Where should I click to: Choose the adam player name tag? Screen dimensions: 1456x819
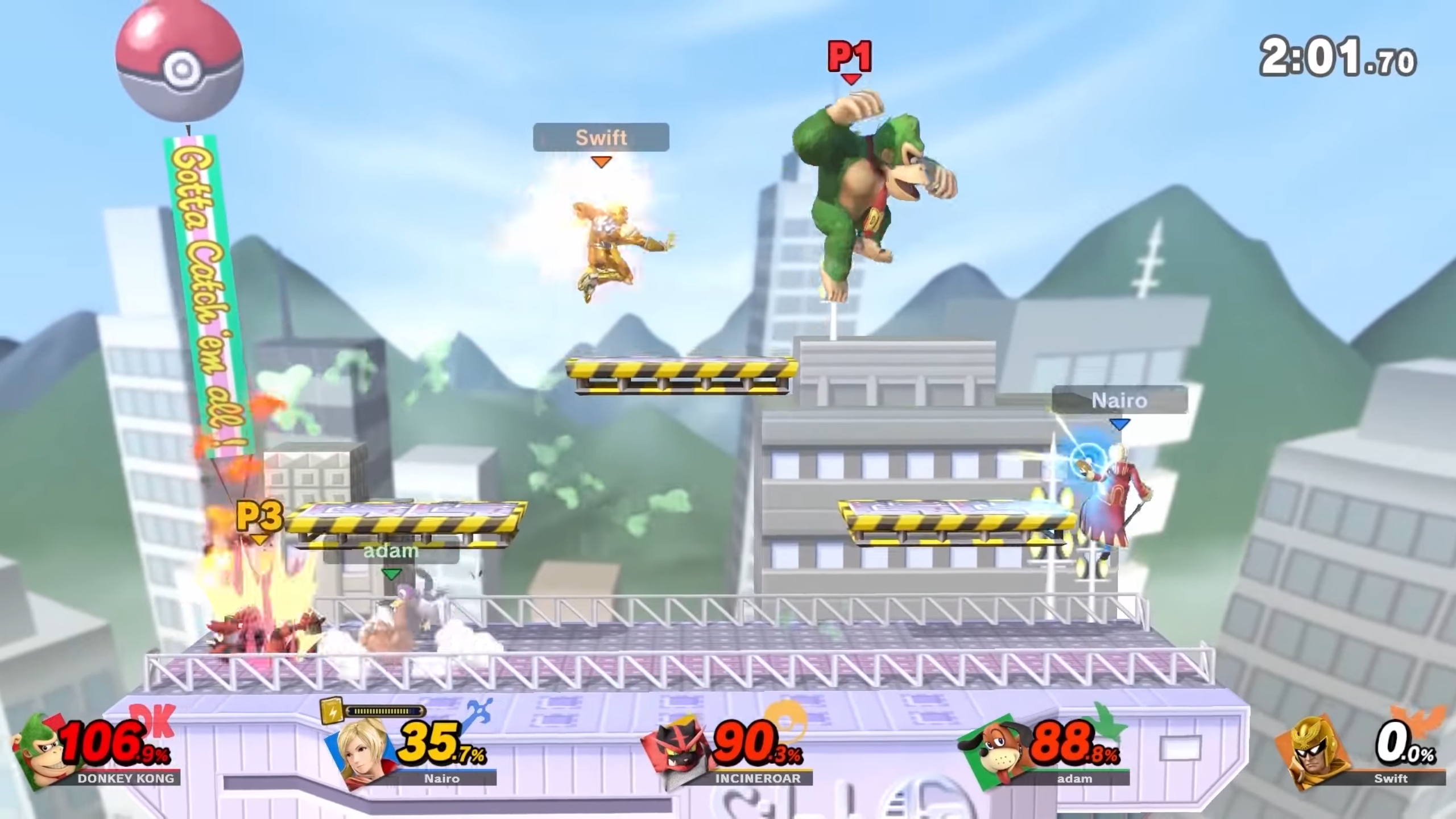pos(391,551)
